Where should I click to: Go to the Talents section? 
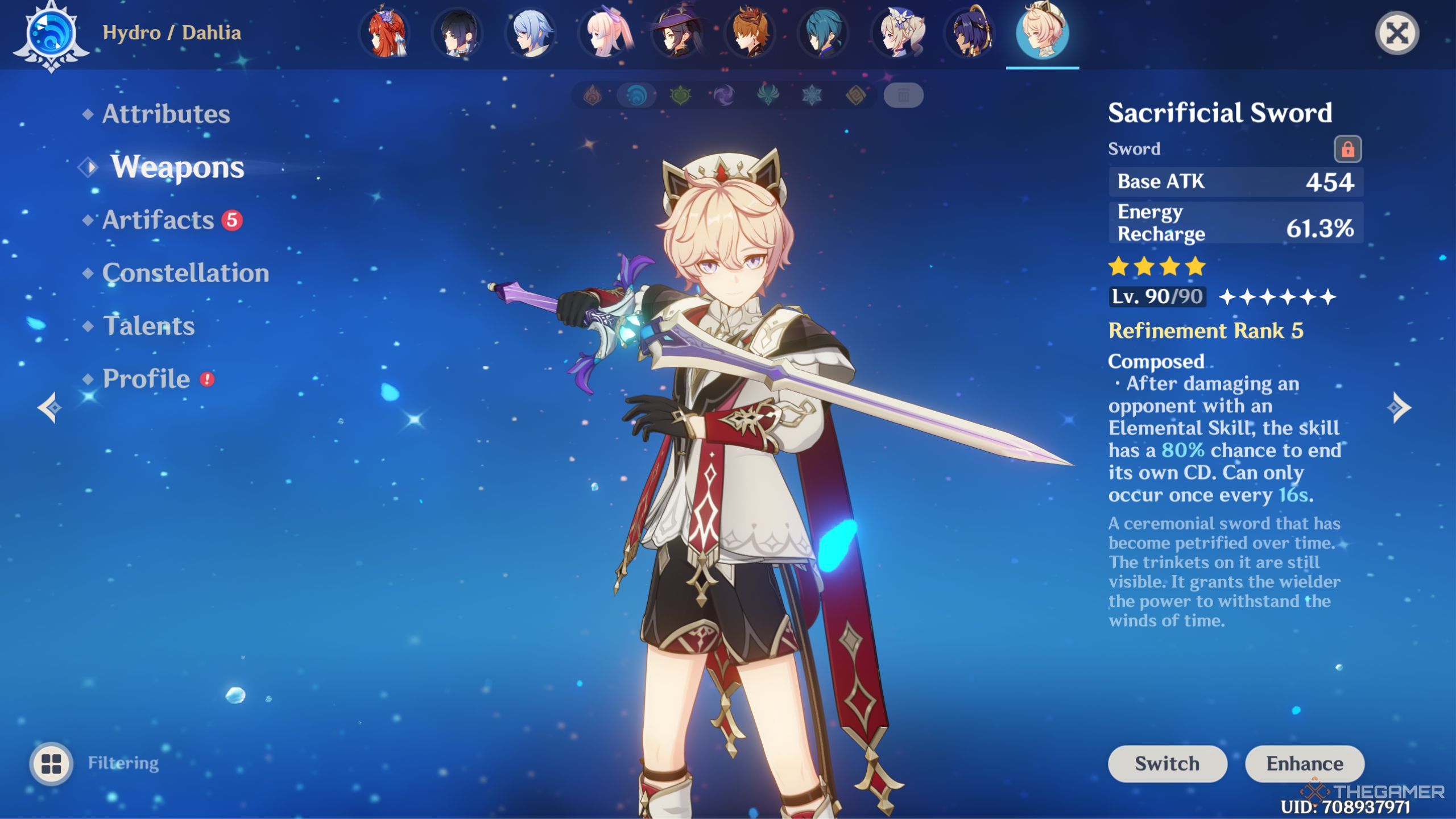point(148,326)
